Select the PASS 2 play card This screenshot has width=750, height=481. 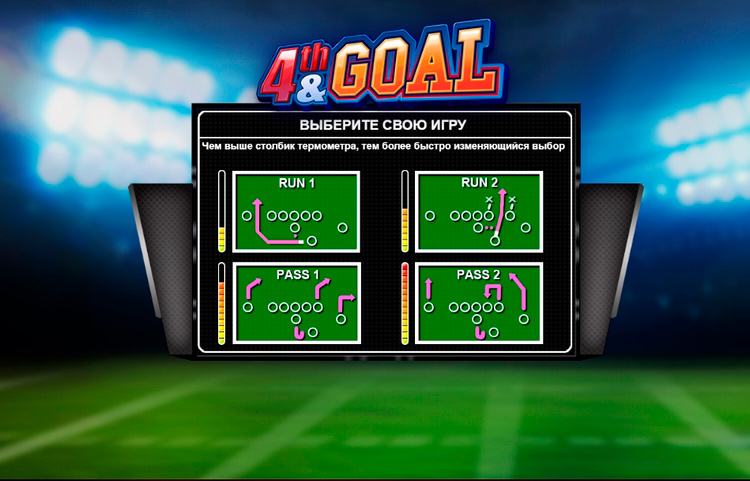[x=478, y=304]
